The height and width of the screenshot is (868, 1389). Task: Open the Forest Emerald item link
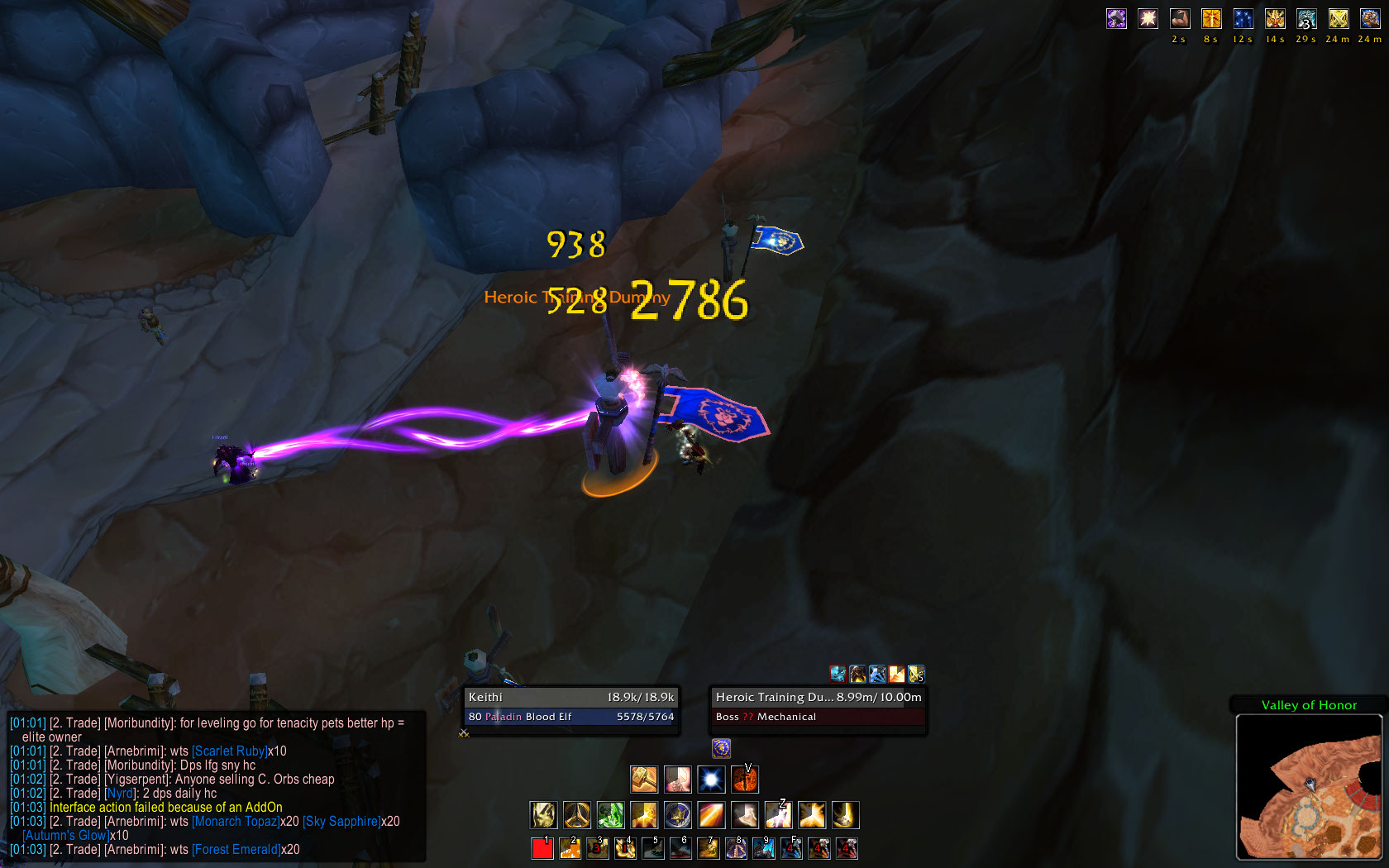click(x=236, y=850)
